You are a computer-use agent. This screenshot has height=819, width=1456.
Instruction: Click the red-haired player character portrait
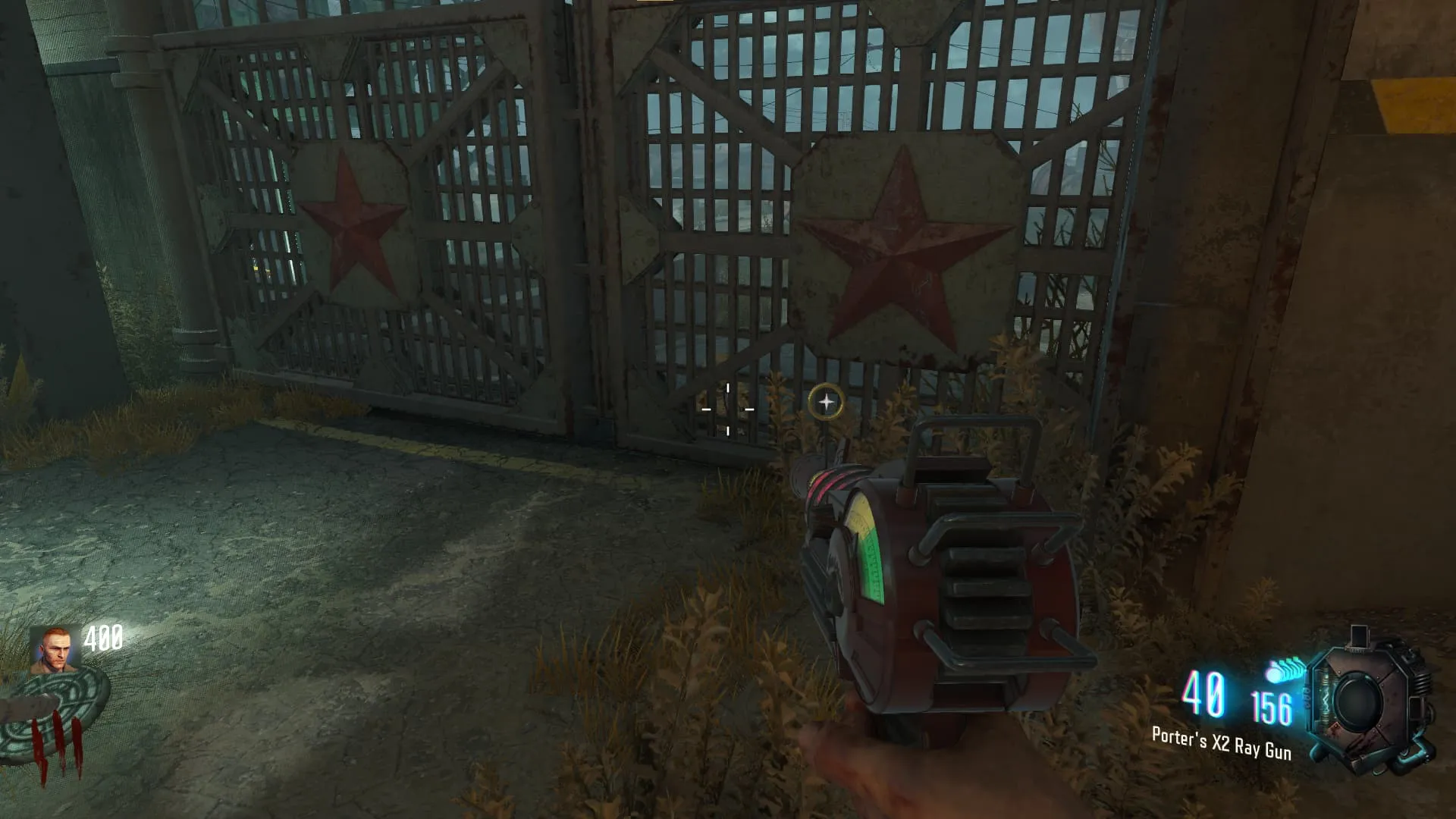click(53, 650)
